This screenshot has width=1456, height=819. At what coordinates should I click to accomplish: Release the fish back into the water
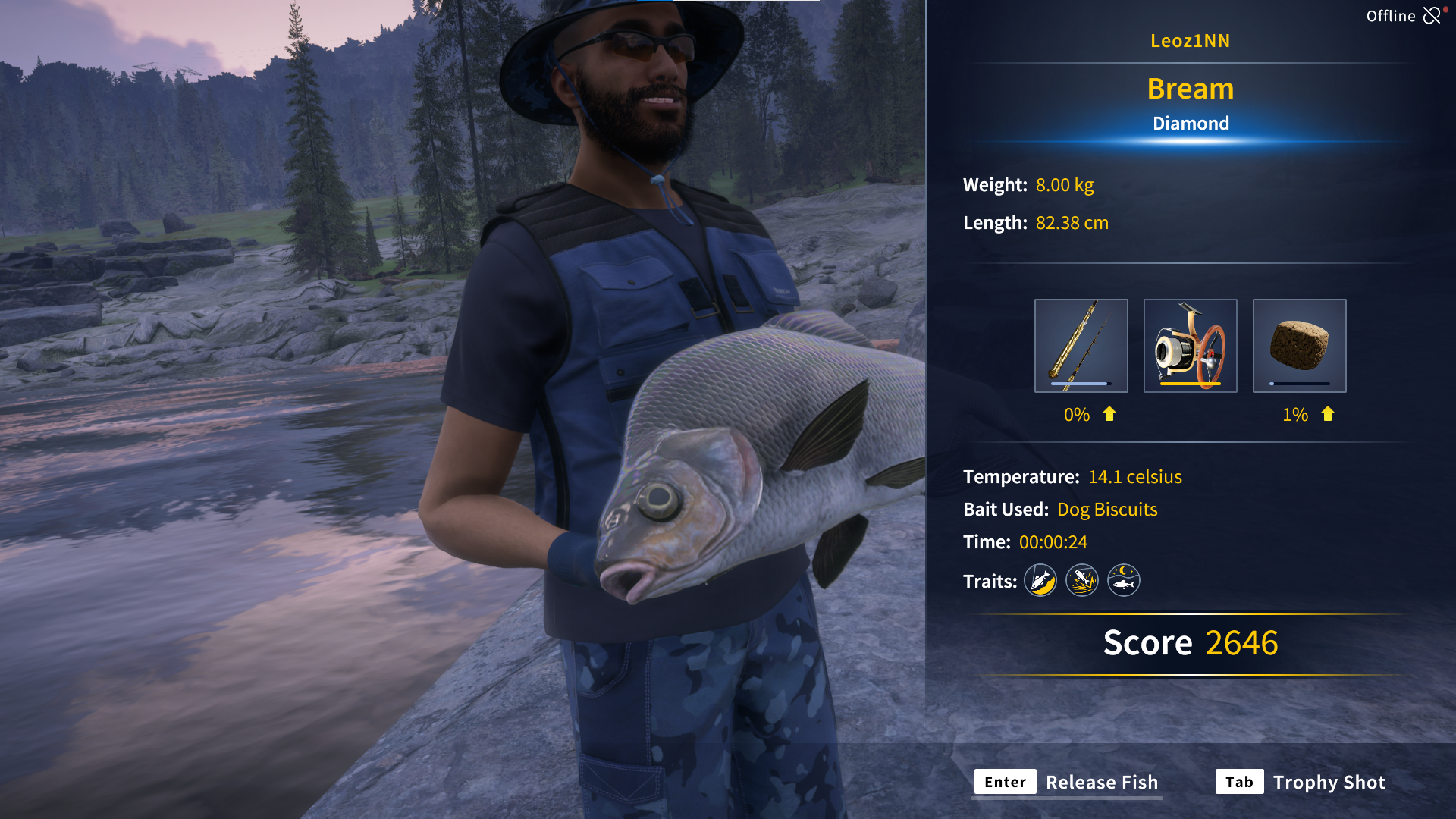pos(1066,782)
